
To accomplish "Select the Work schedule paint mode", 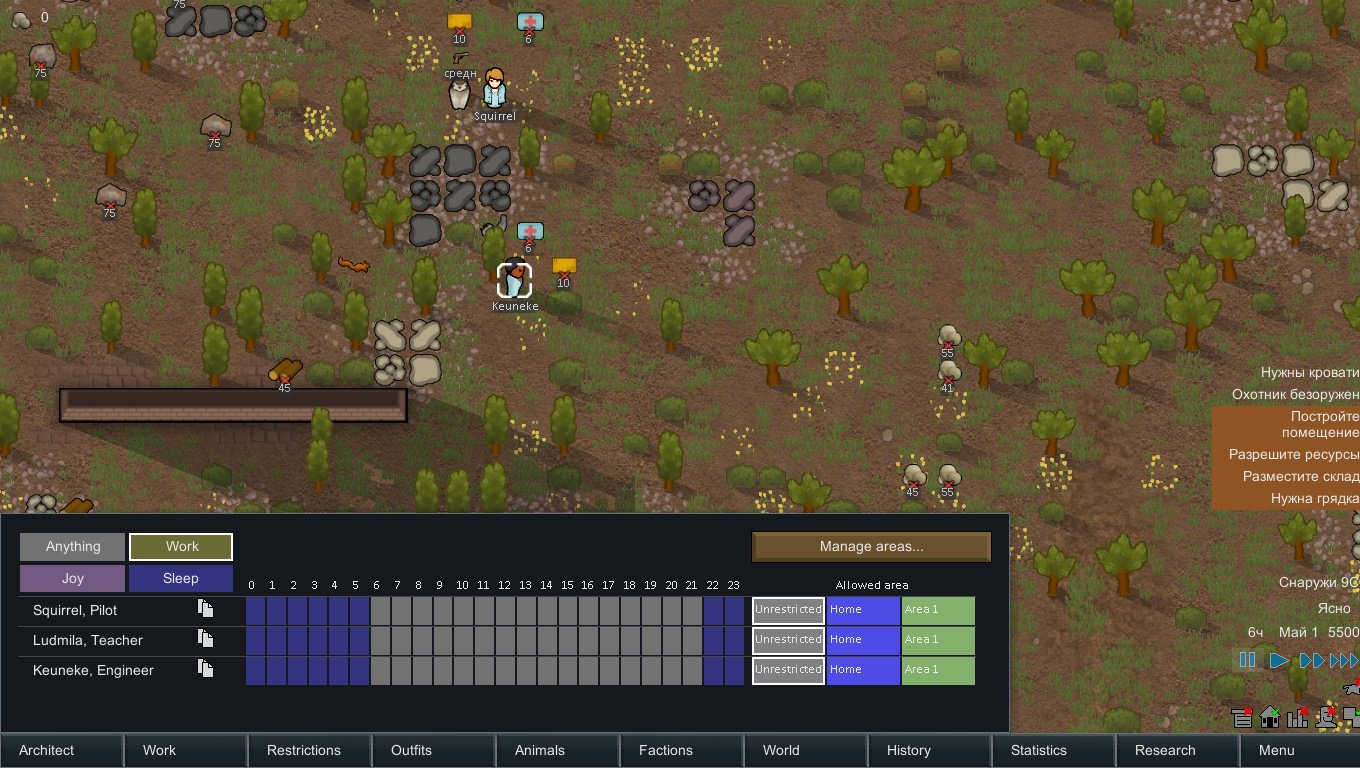I will [180, 546].
